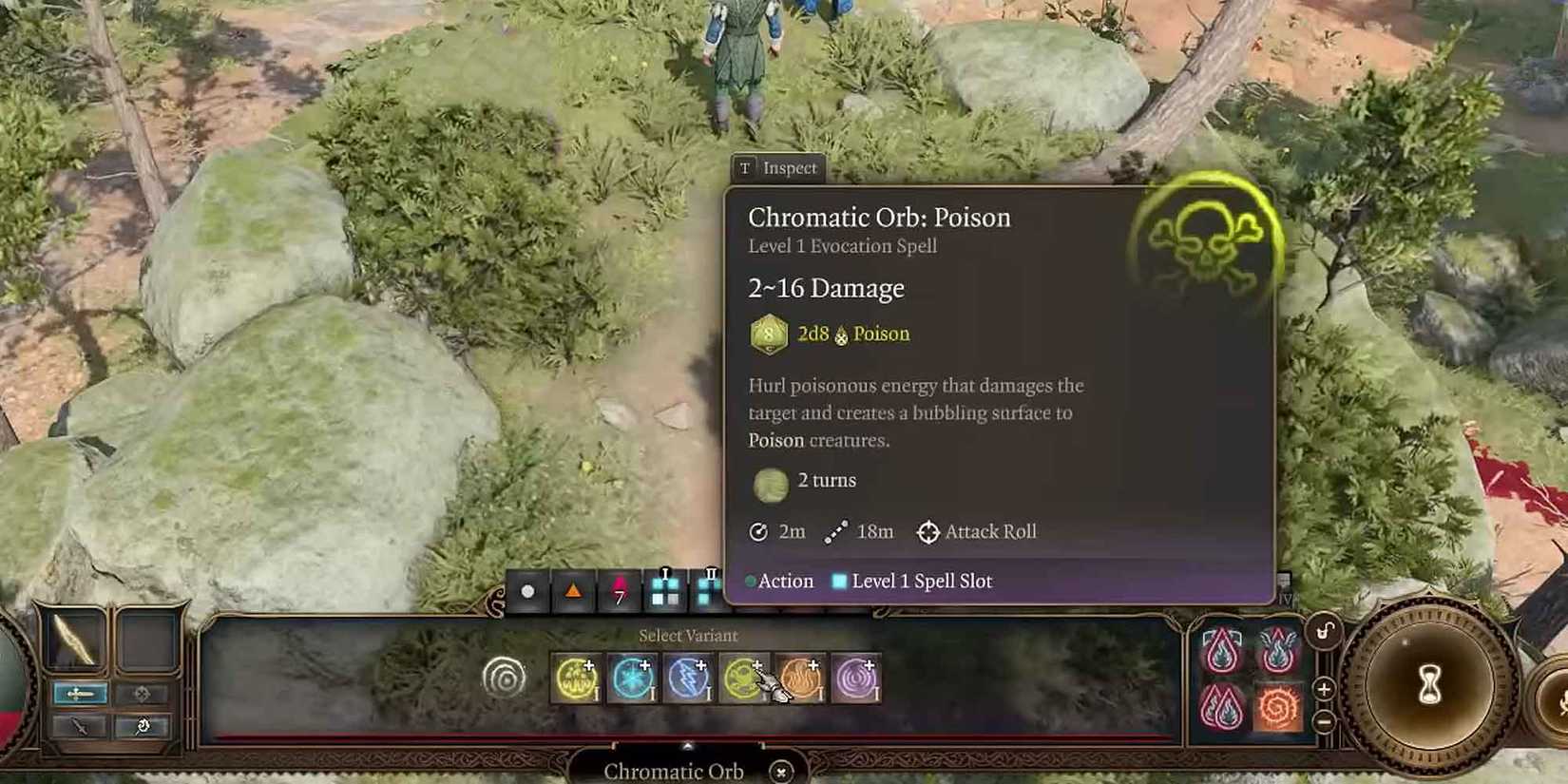Choose the purple Thunder variant
The image size is (1568, 784).
point(858,678)
